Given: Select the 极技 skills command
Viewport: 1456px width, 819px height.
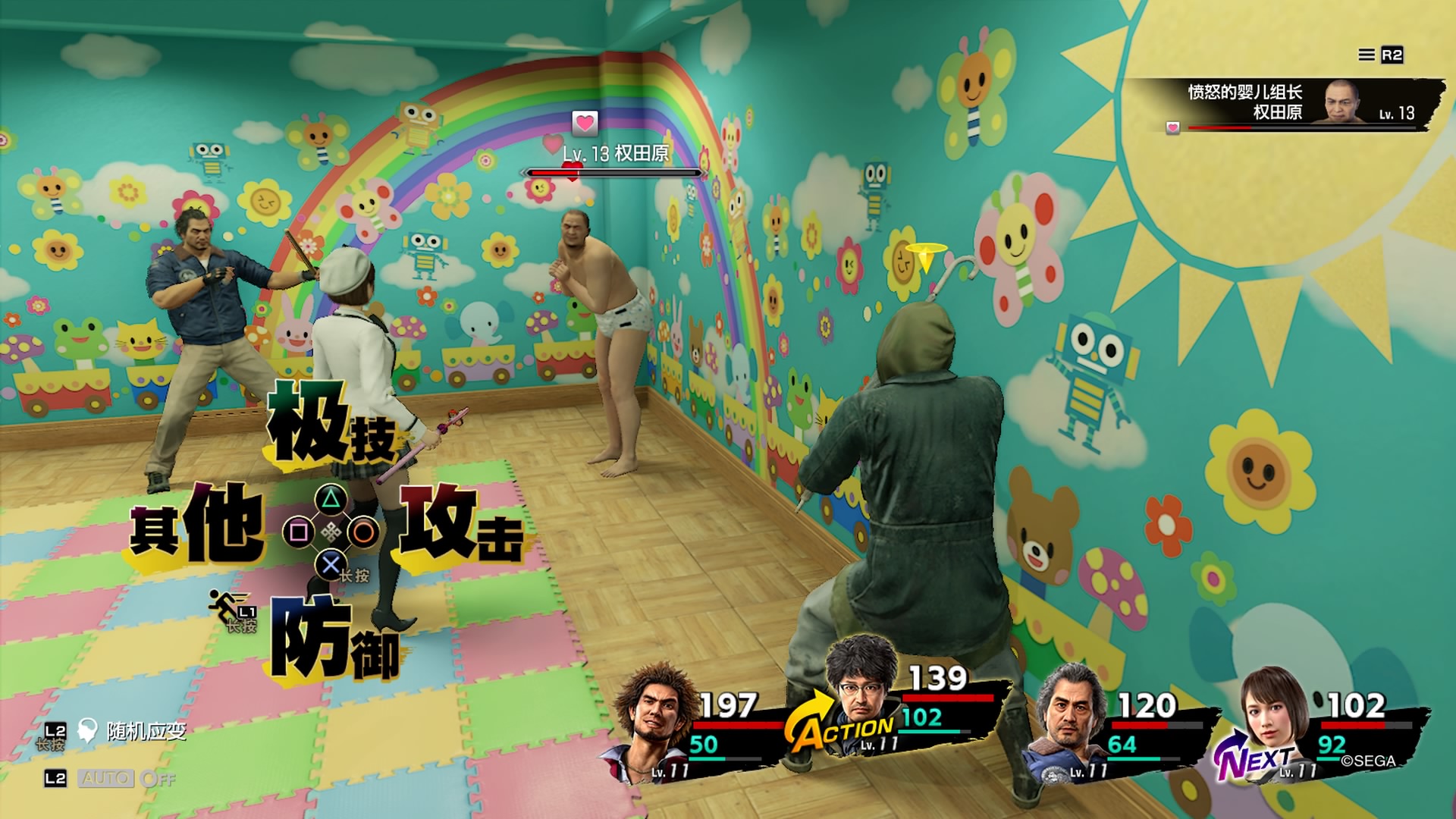Looking at the screenshot, I should click(331, 425).
